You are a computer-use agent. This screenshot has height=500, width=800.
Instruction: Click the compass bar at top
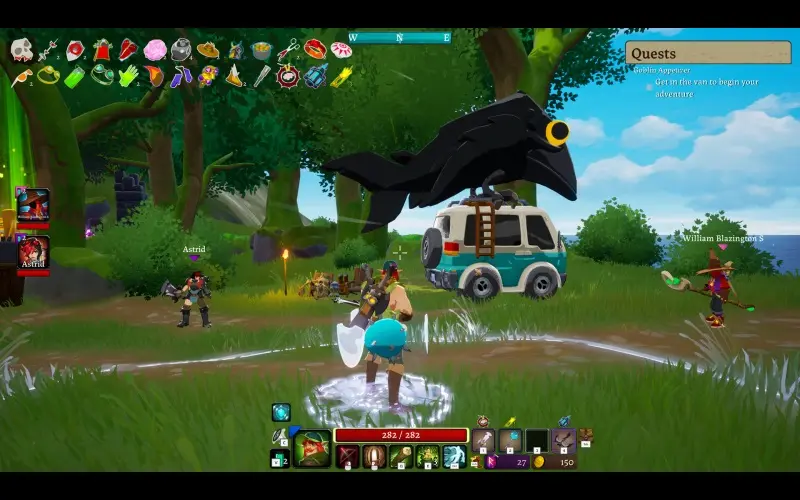(399, 38)
